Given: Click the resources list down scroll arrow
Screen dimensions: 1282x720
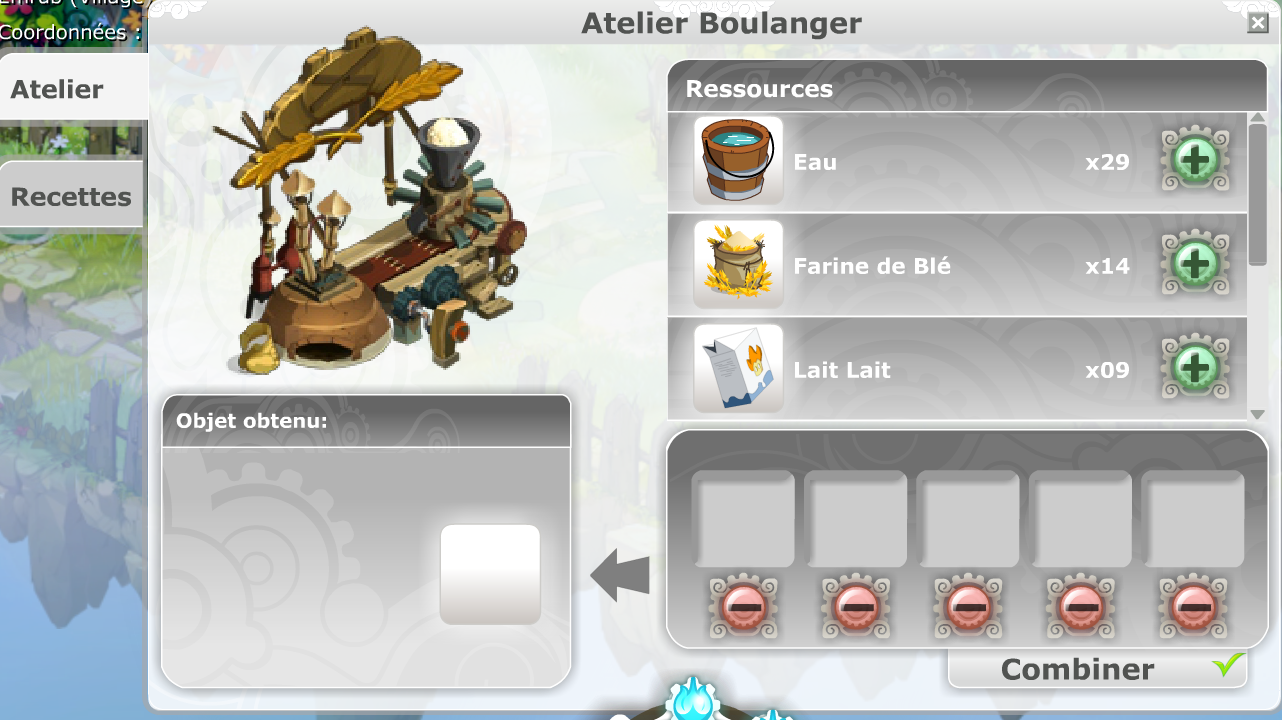Looking at the screenshot, I should tap(1257, 413).
